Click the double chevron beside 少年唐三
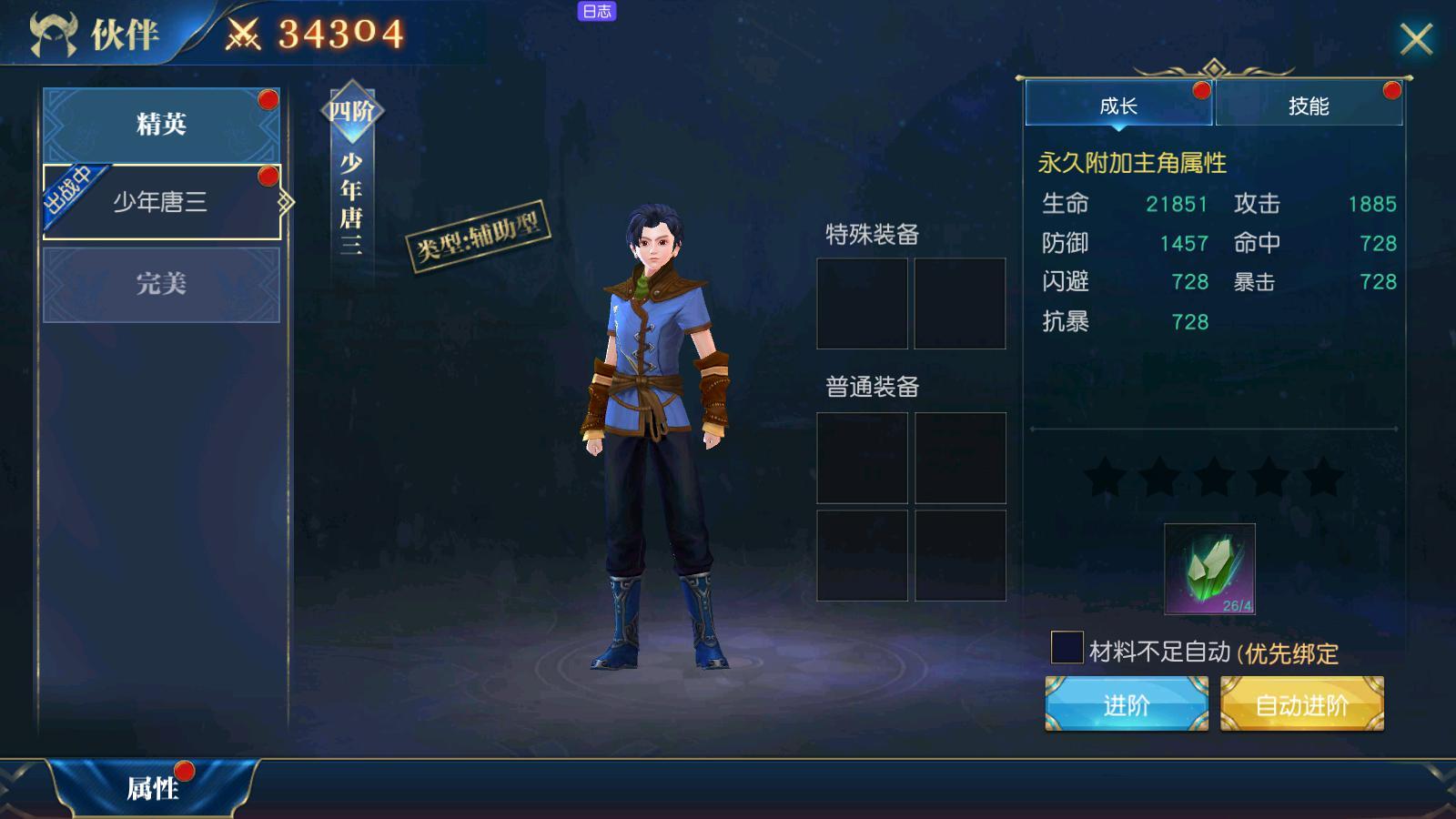The height and width of the screenshot is (819, 1456). point(287,202)
